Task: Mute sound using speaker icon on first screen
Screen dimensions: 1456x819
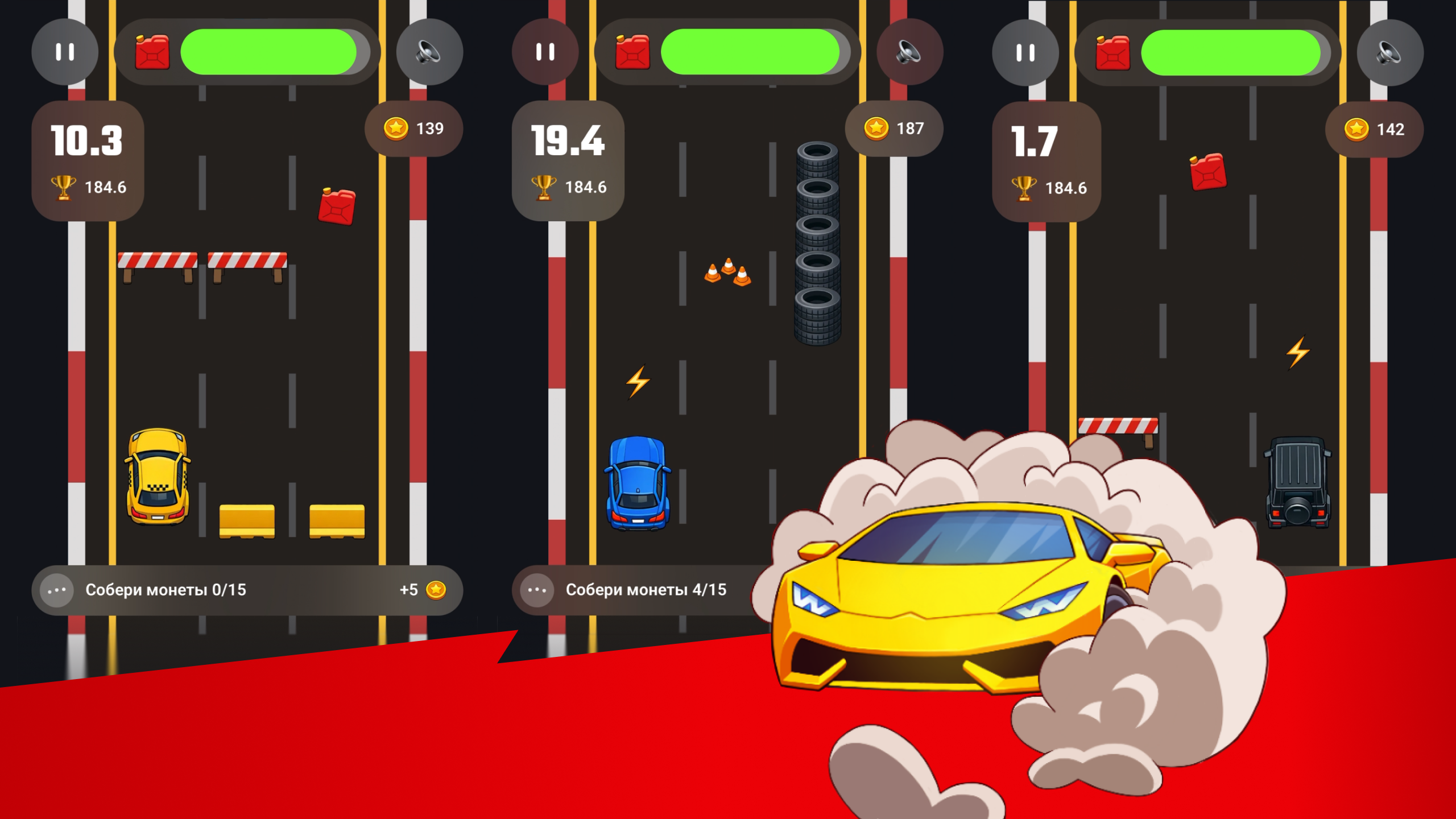Action: tap(428, 52)
